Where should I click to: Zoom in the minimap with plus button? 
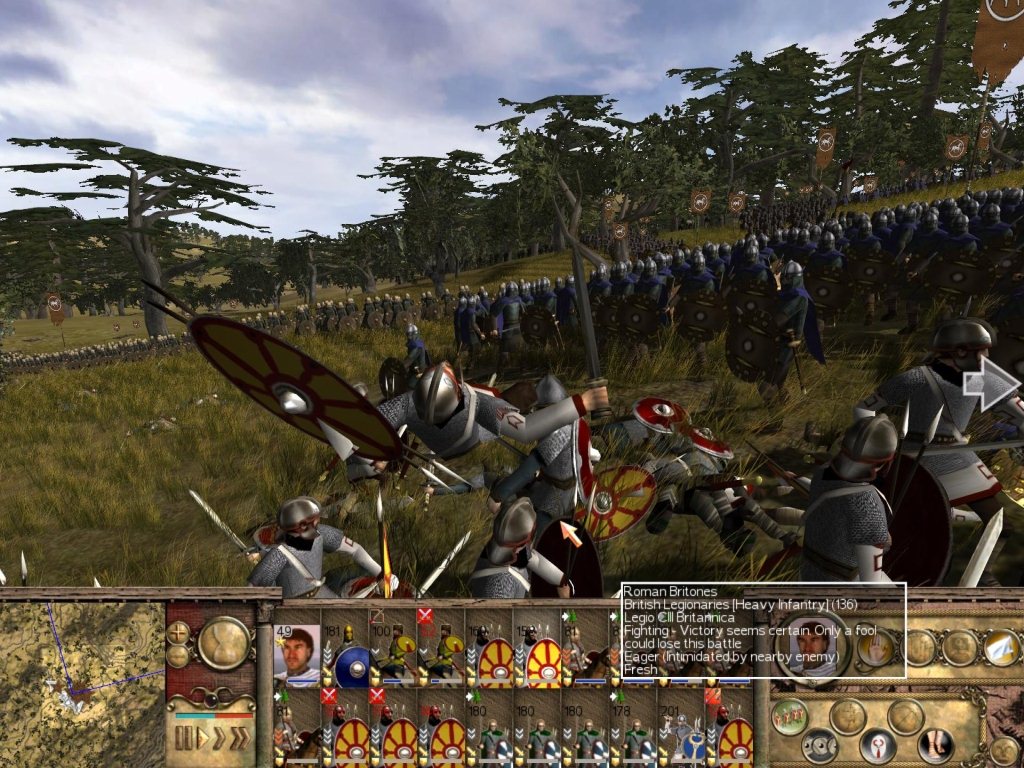tap(179, 632)
